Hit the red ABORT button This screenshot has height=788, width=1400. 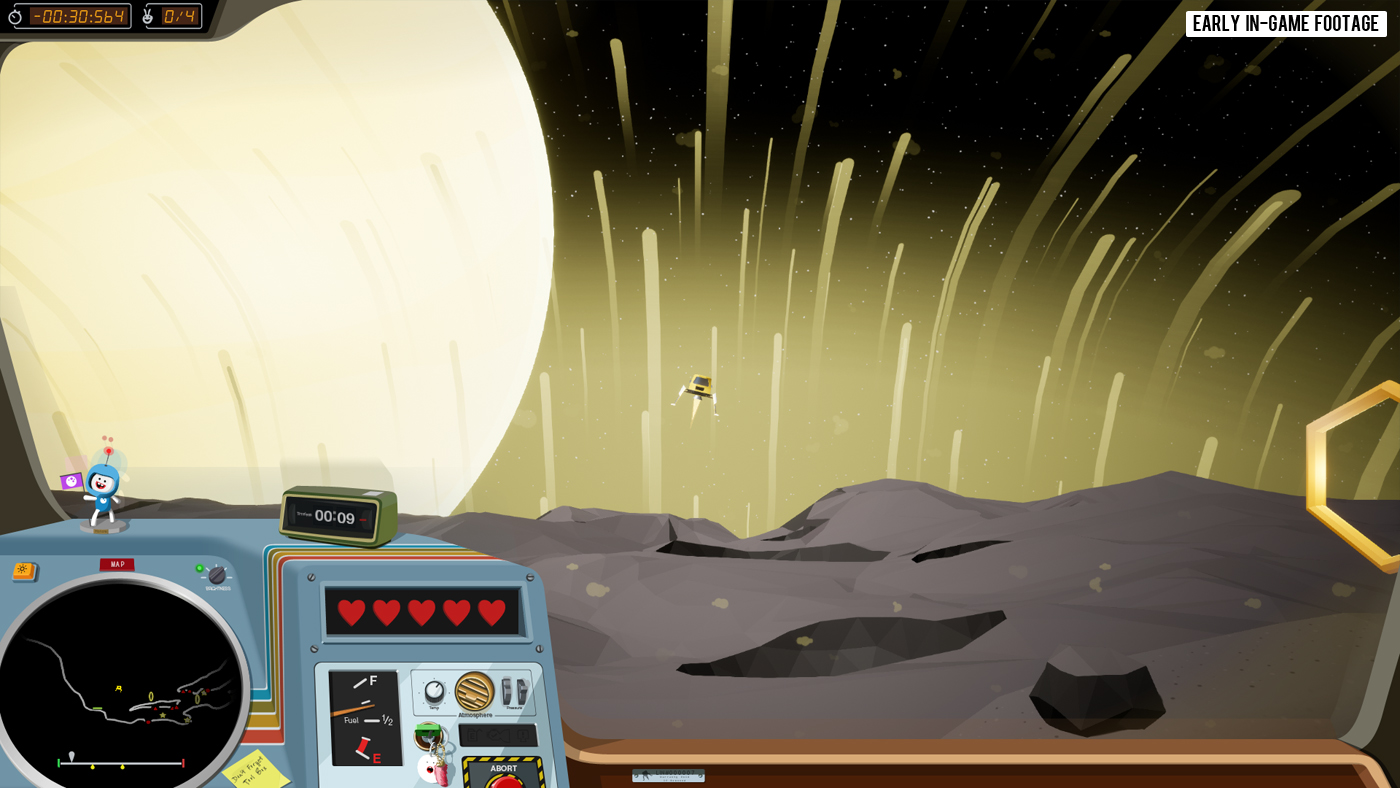coord(504,780)
